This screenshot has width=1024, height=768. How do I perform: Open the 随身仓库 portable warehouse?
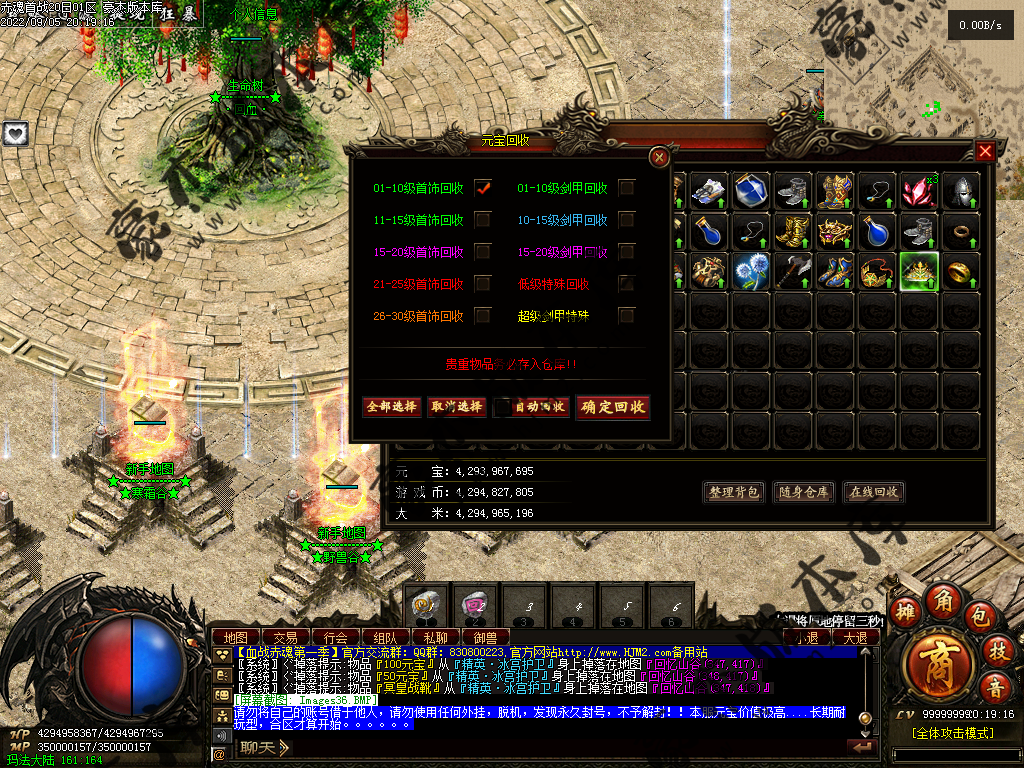click(804, 492)
